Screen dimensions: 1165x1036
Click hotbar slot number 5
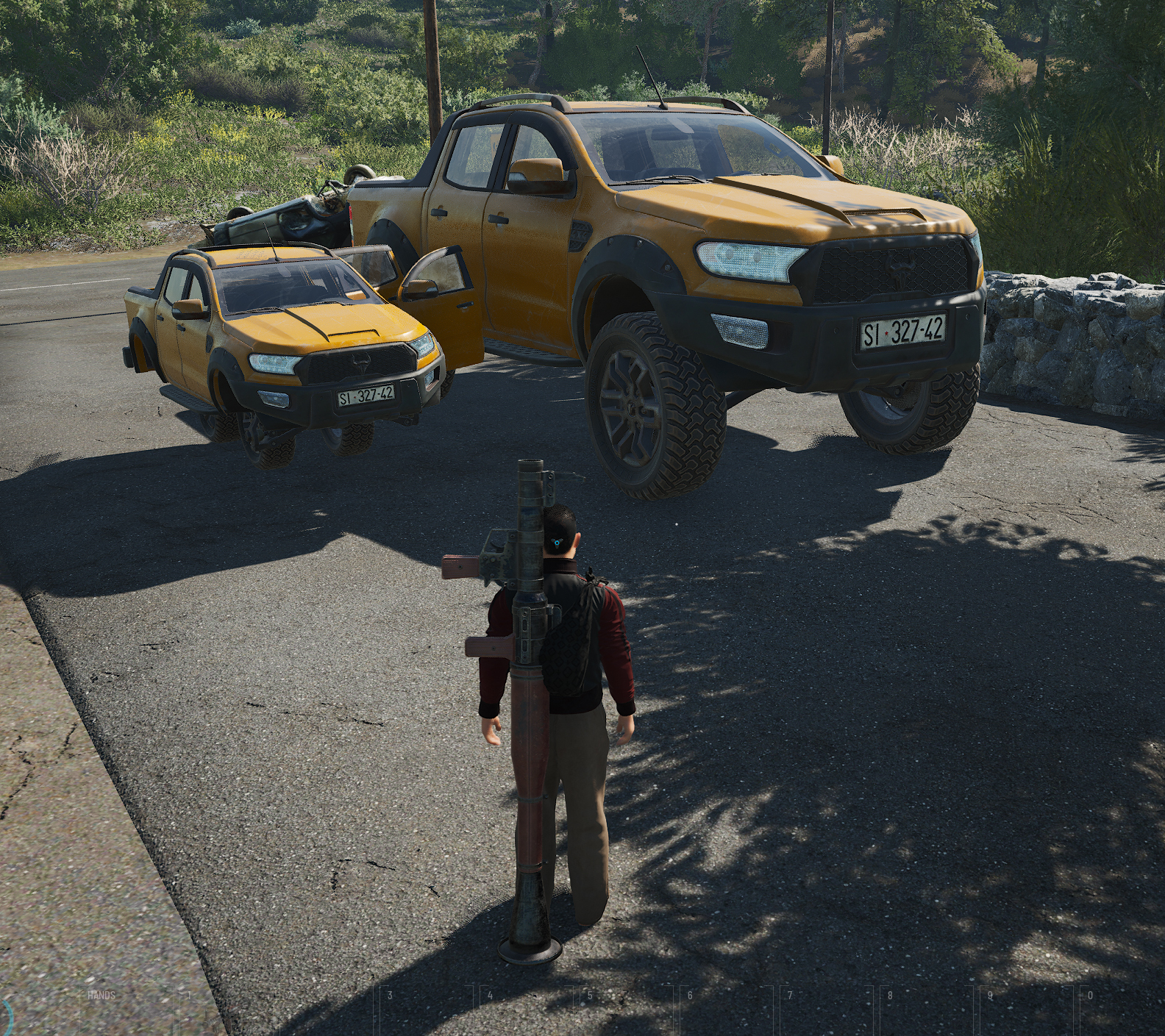click(625, 1011)
